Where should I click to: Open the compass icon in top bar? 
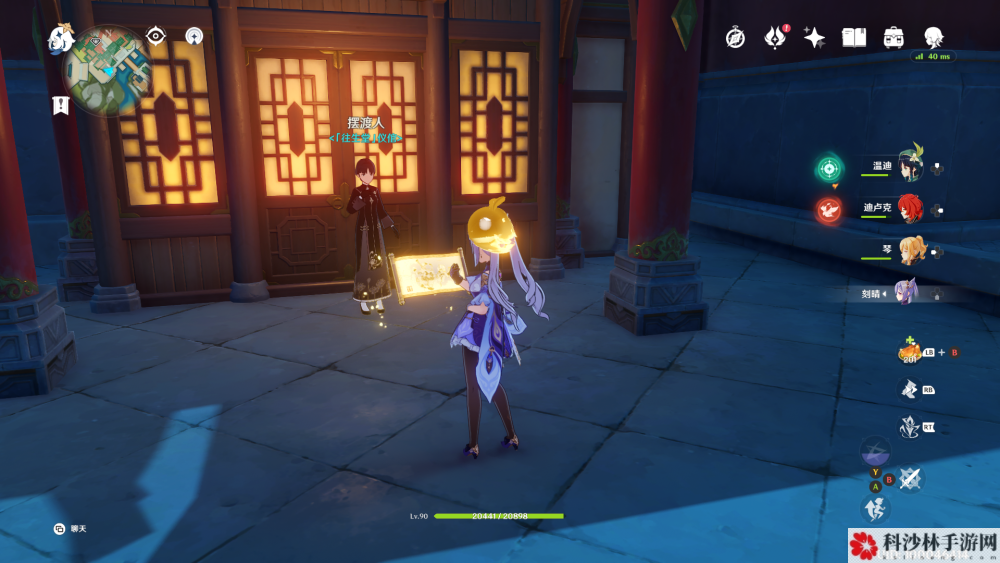click(735, 38)
